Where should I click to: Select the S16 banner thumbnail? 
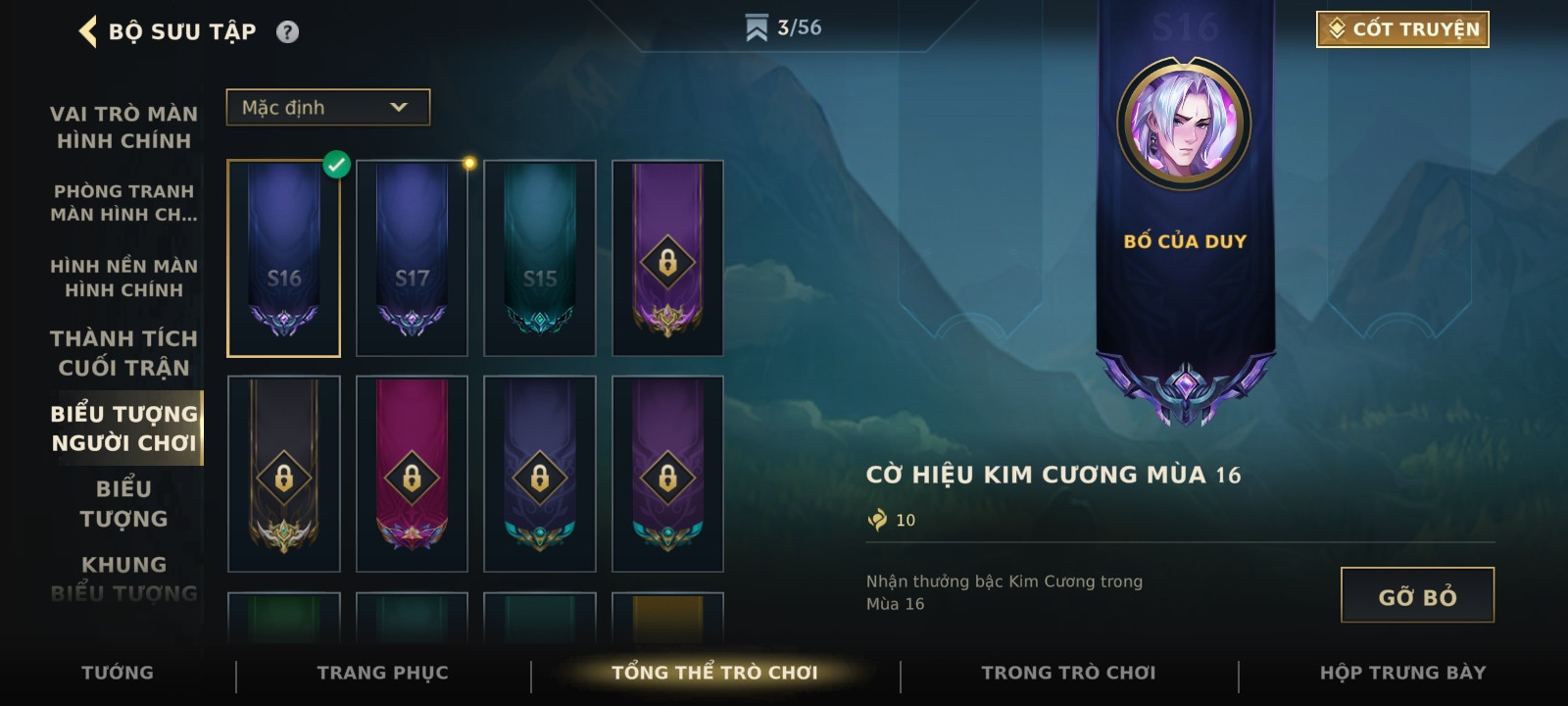[x=284, y=258]
